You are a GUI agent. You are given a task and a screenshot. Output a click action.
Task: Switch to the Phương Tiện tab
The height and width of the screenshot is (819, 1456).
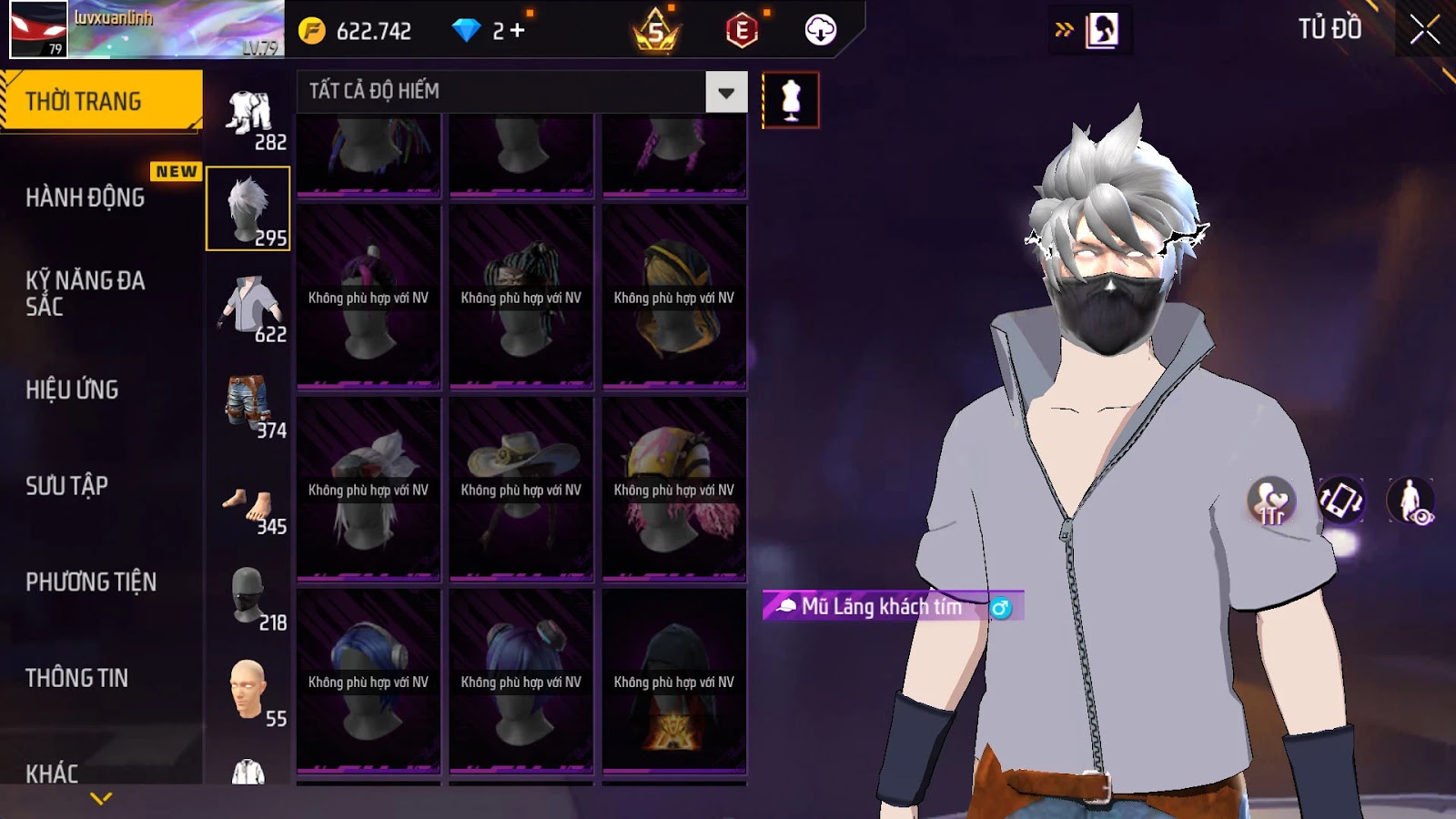pyautogui.click(x=91, y=581)
